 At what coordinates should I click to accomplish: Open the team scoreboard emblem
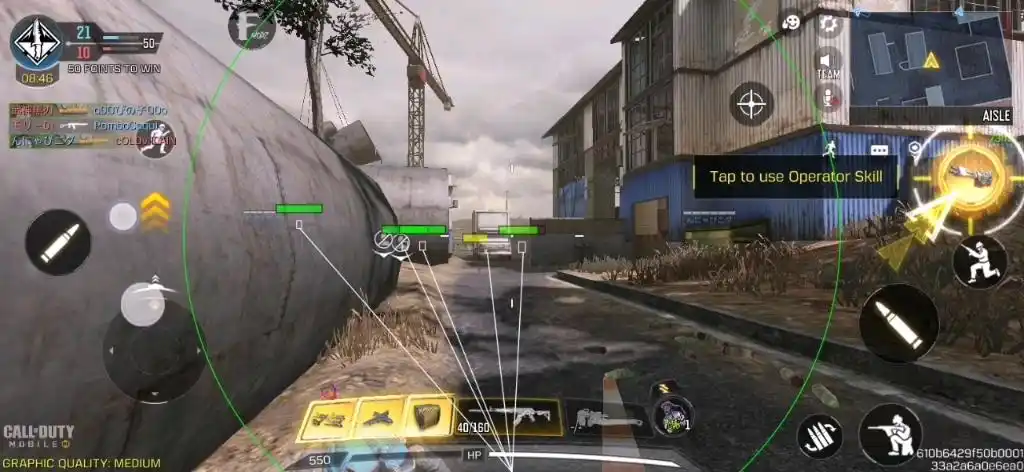36,42
